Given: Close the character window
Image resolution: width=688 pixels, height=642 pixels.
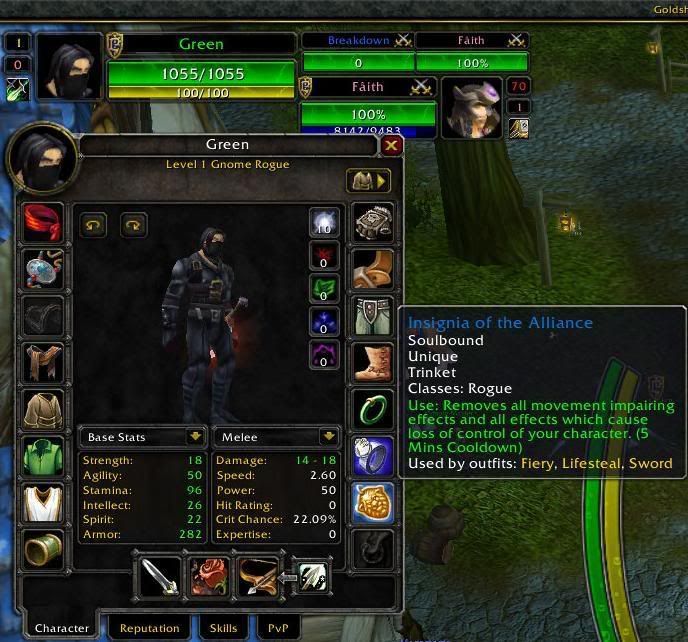Looking at the screenshot, I should click(392, 146).
